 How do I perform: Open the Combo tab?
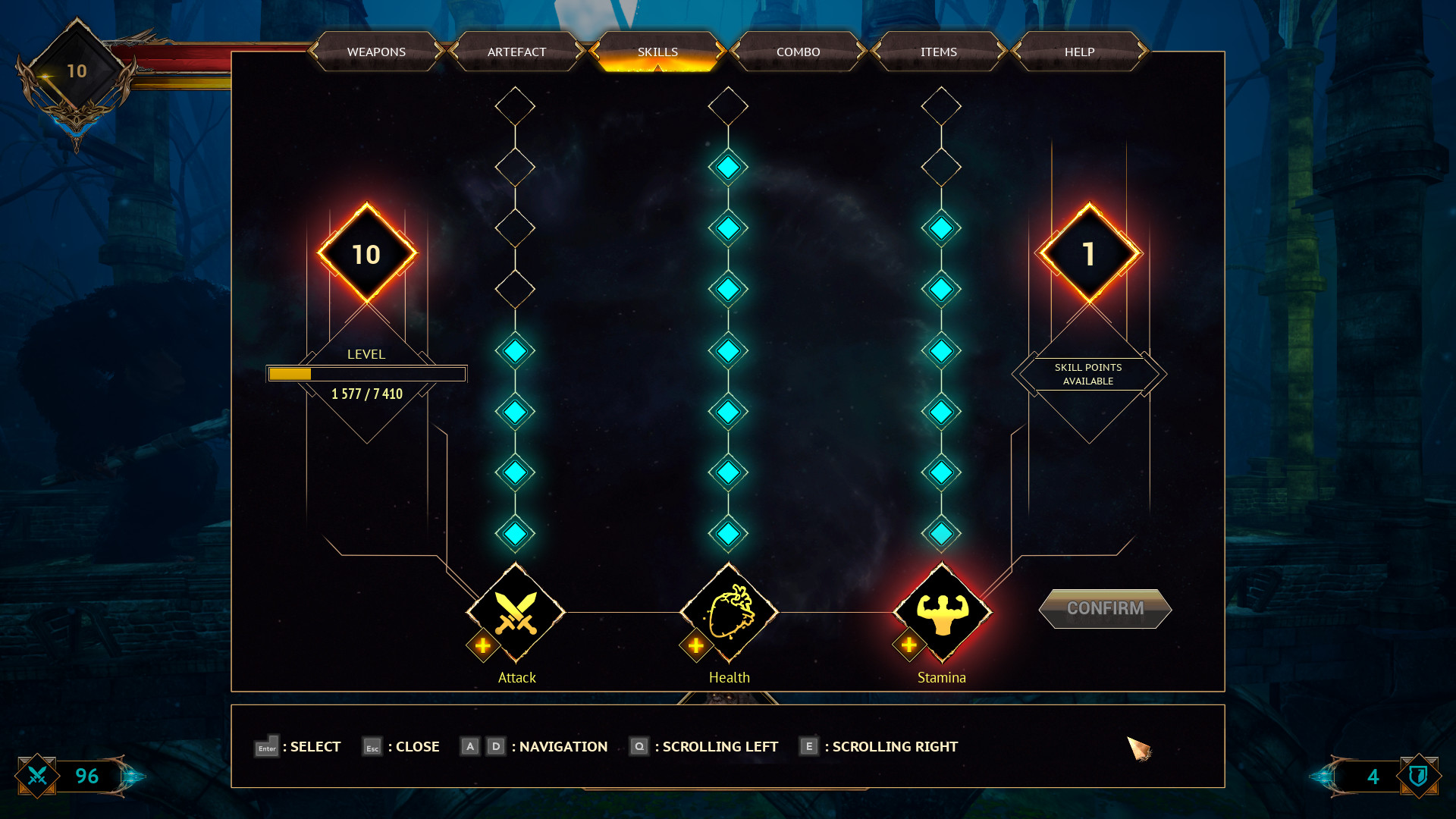[798, 52]
